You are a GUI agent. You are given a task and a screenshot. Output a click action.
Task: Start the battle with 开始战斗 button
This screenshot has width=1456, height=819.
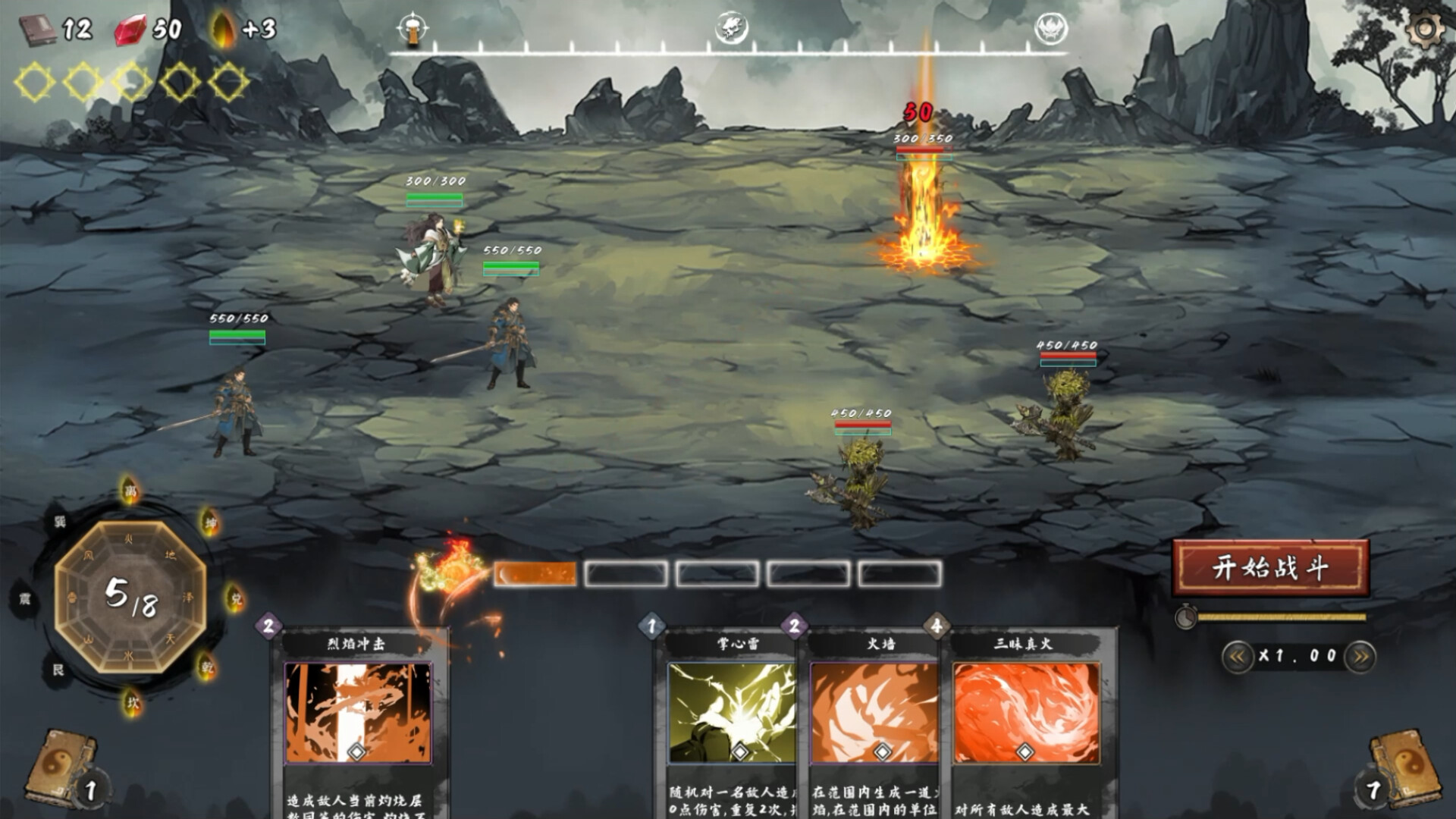click(1270, 567)
